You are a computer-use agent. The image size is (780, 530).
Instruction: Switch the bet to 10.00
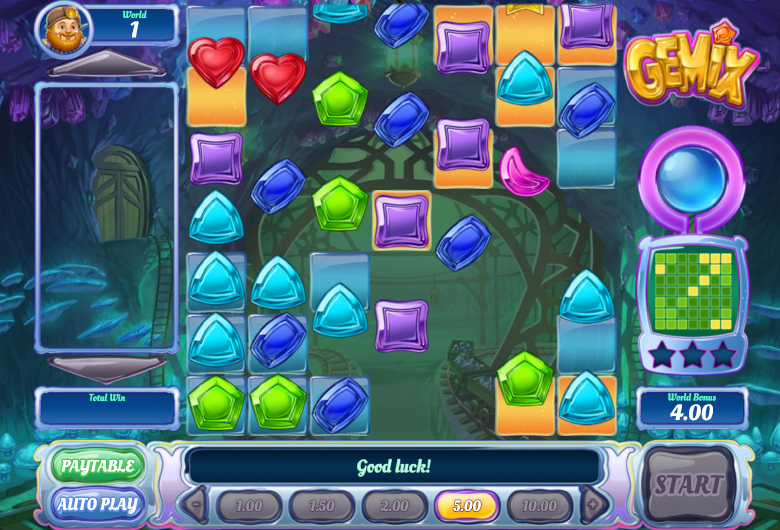point(539,506)
